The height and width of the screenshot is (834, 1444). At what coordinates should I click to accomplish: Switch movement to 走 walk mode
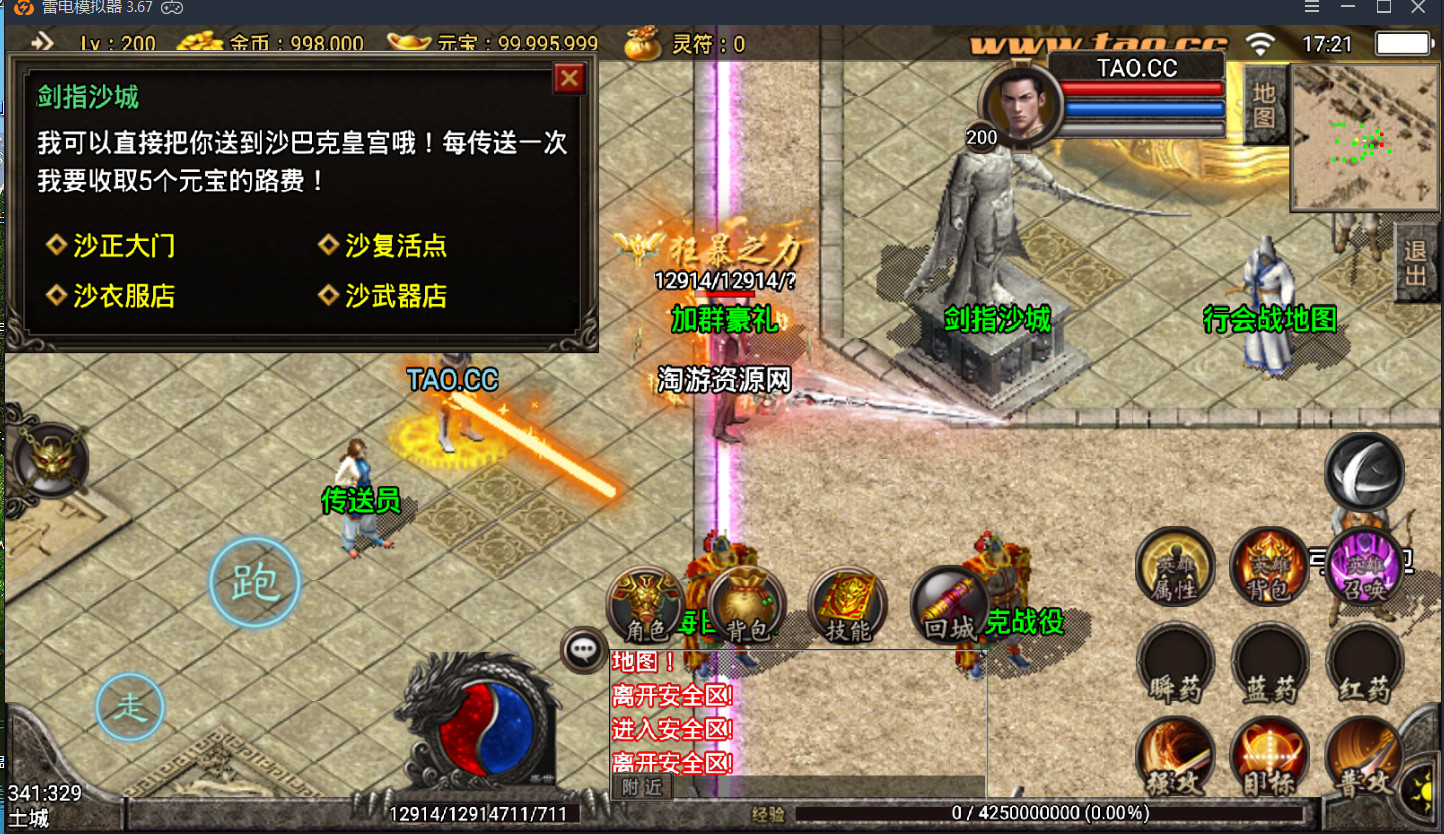(130, 707)
